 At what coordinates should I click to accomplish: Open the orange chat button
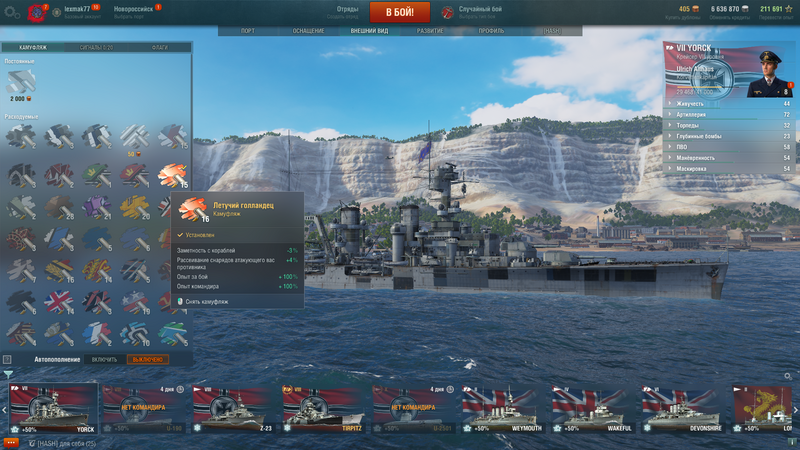click(x=11, y=442)
